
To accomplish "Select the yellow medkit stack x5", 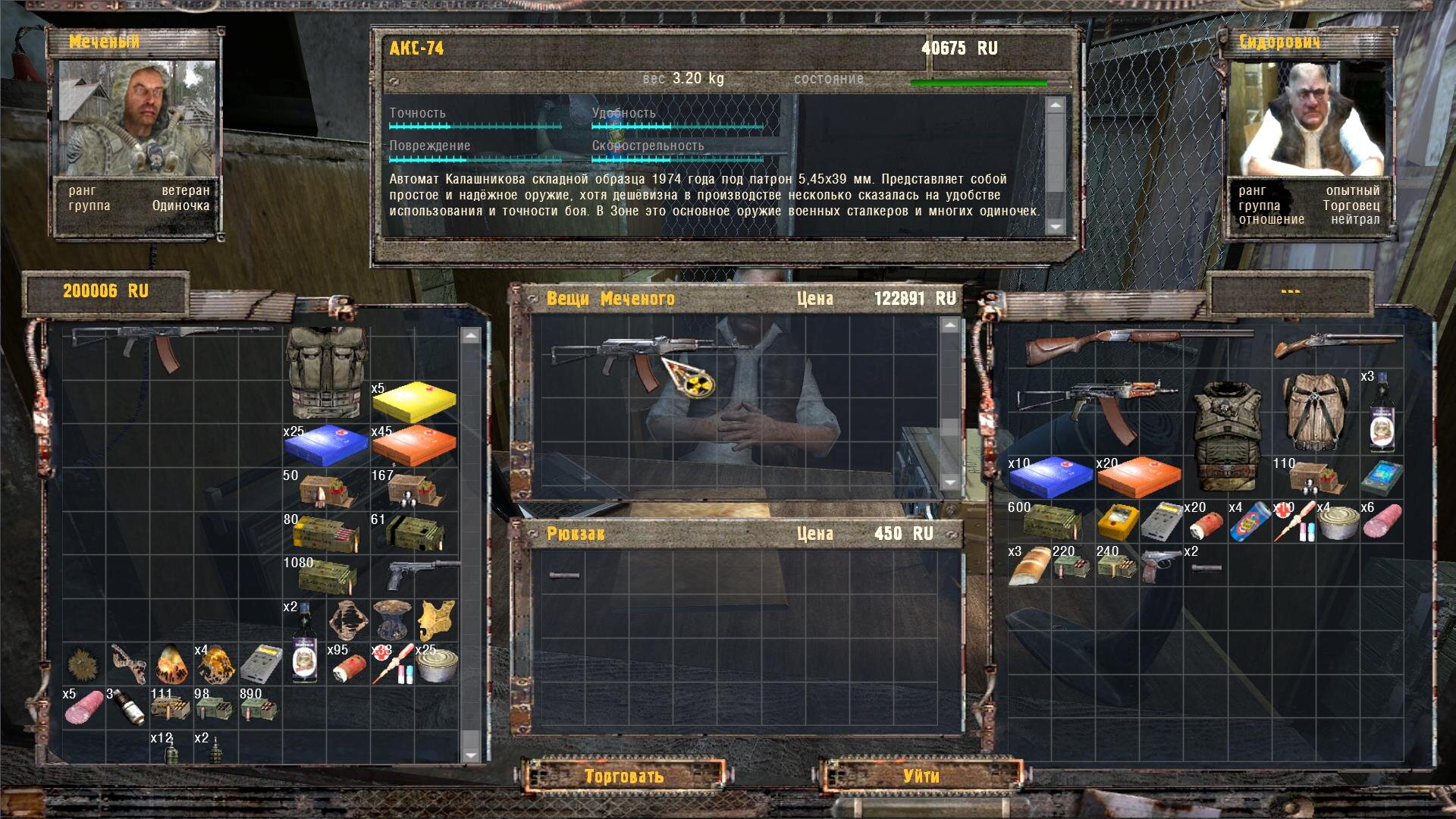I will click(x=414, y=402).
